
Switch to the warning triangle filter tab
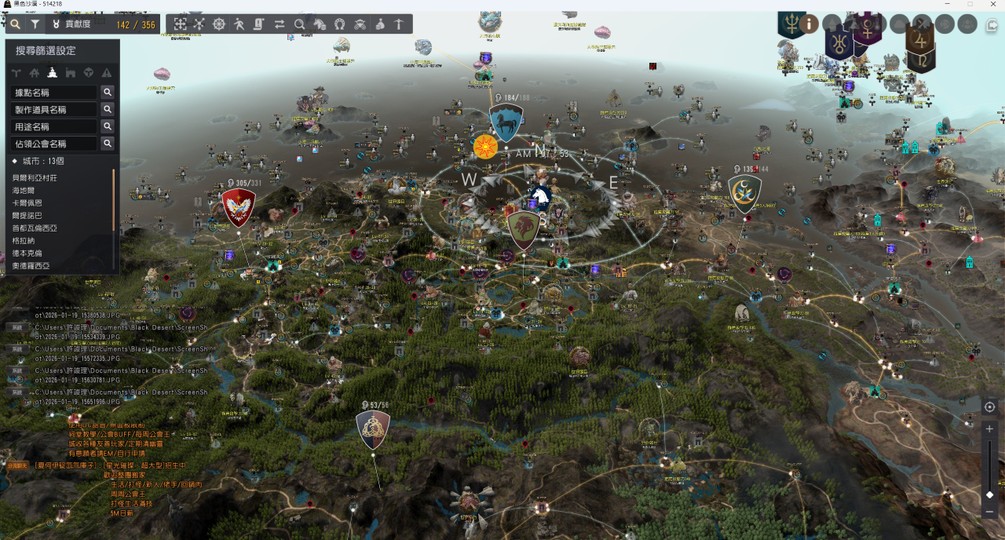point(106,72)
